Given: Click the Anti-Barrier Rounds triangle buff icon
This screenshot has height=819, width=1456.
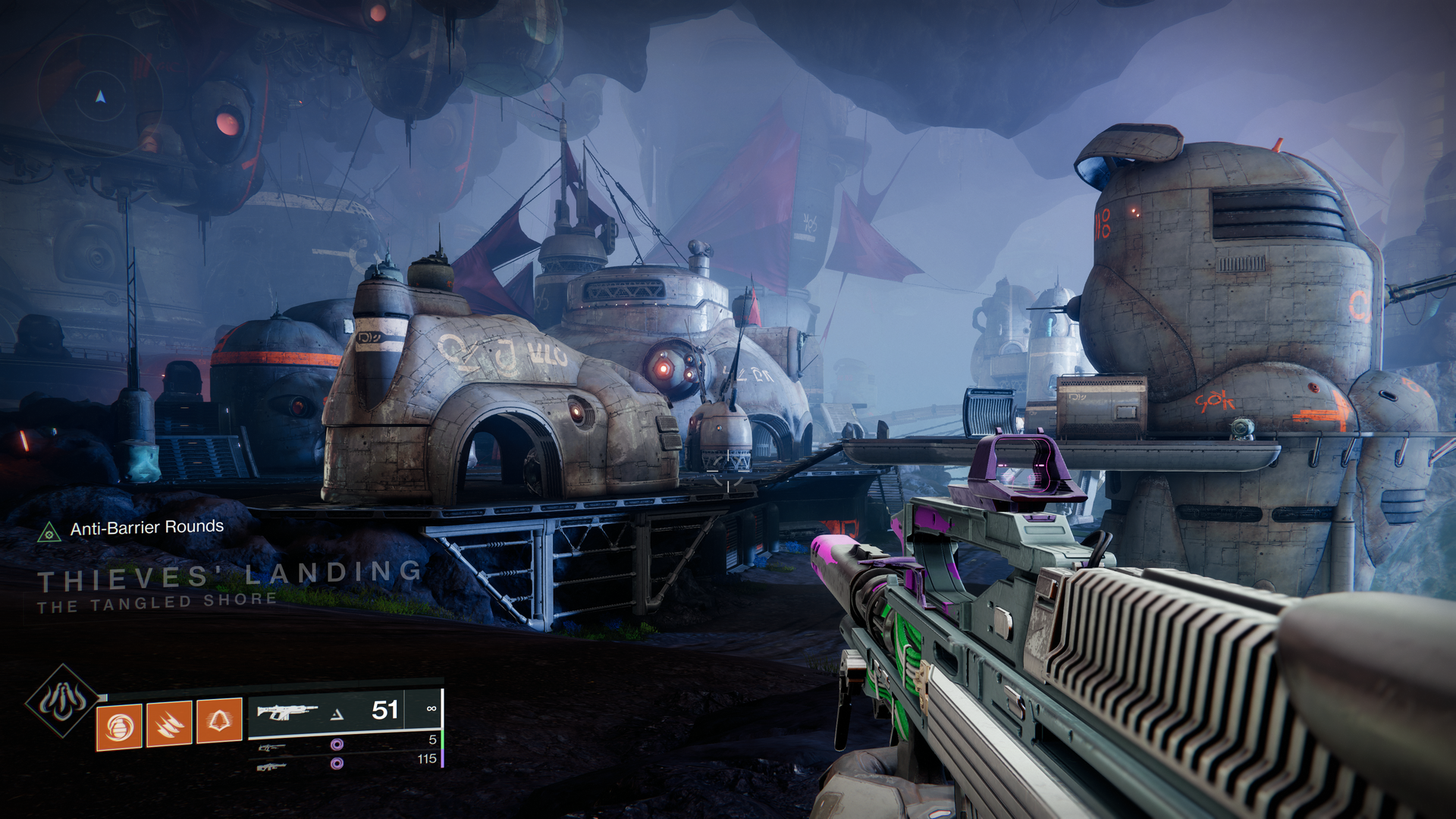Looking at the screenshot, I should tap(49, 533).
